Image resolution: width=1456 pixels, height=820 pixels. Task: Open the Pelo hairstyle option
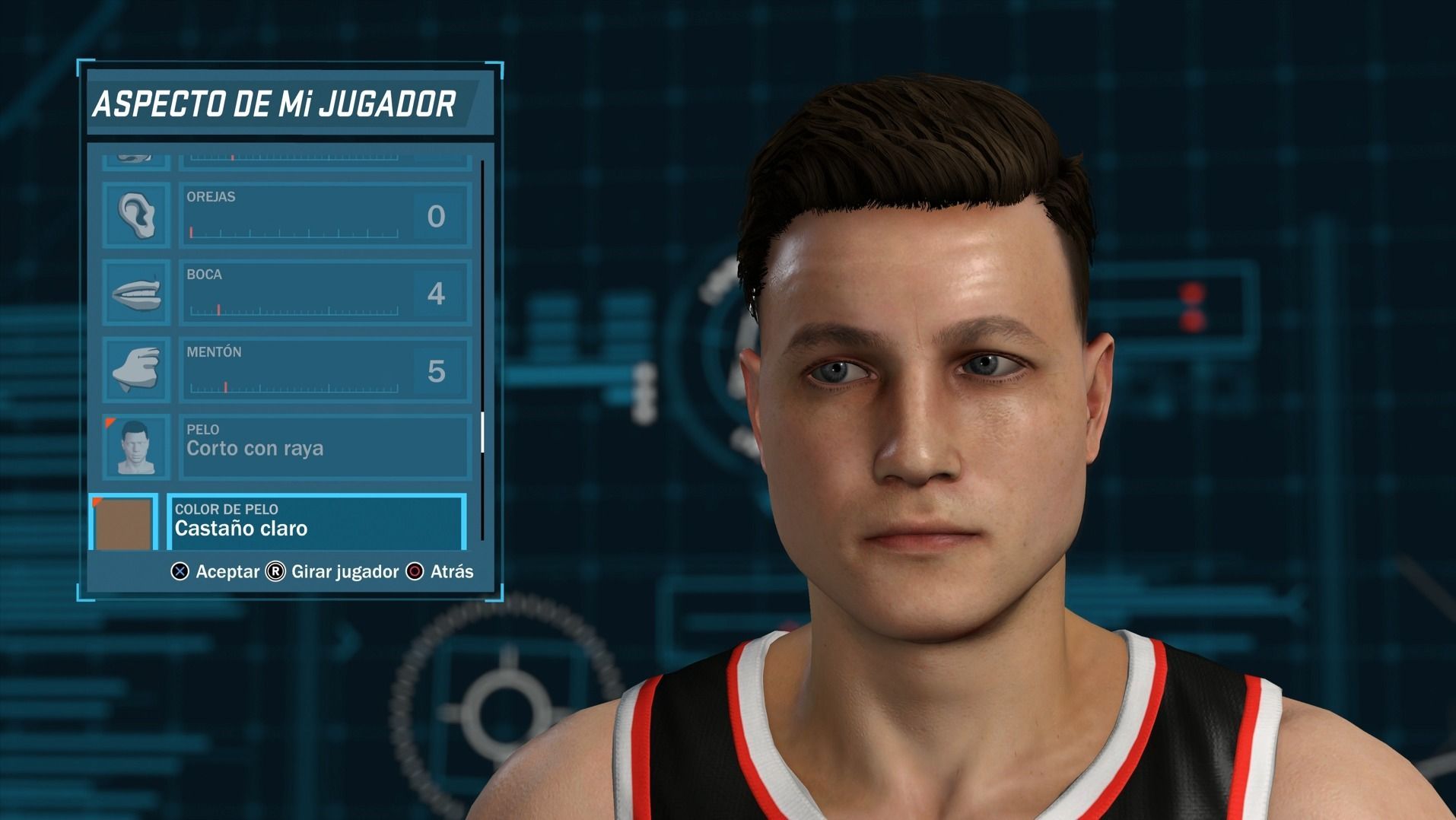click(x=325, y=447)
